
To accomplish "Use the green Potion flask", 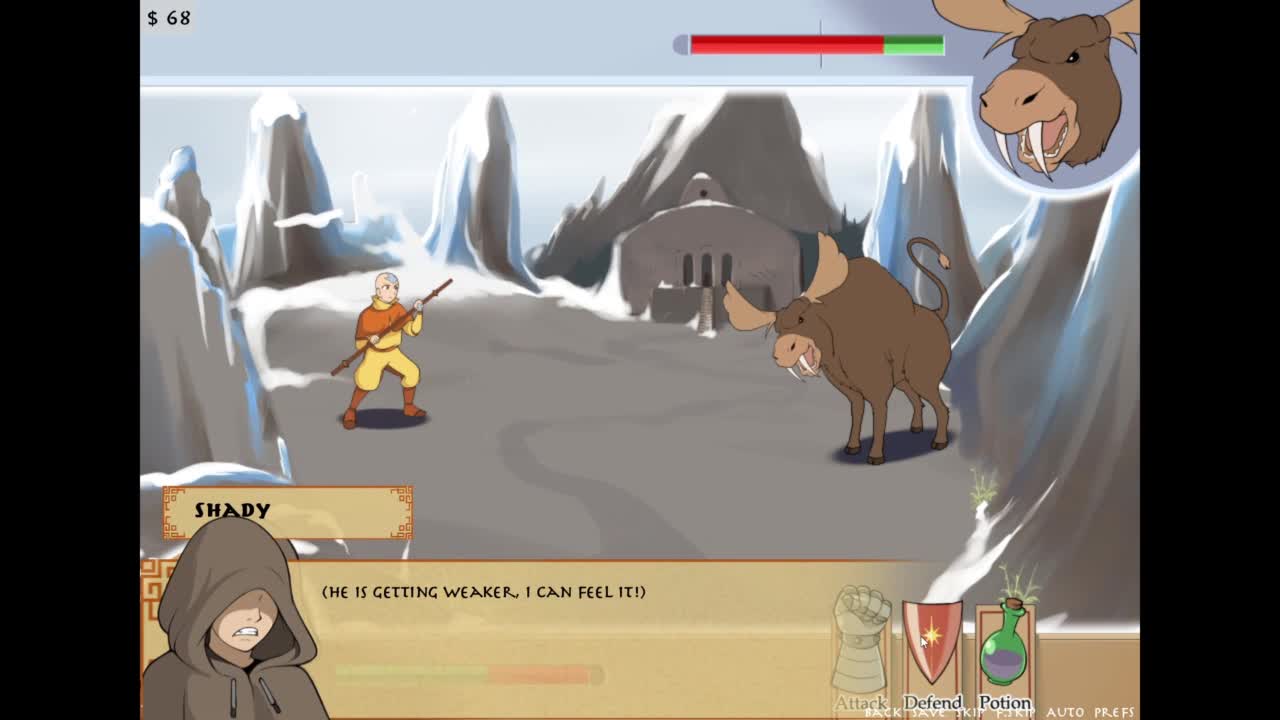I will point(1004,645).
